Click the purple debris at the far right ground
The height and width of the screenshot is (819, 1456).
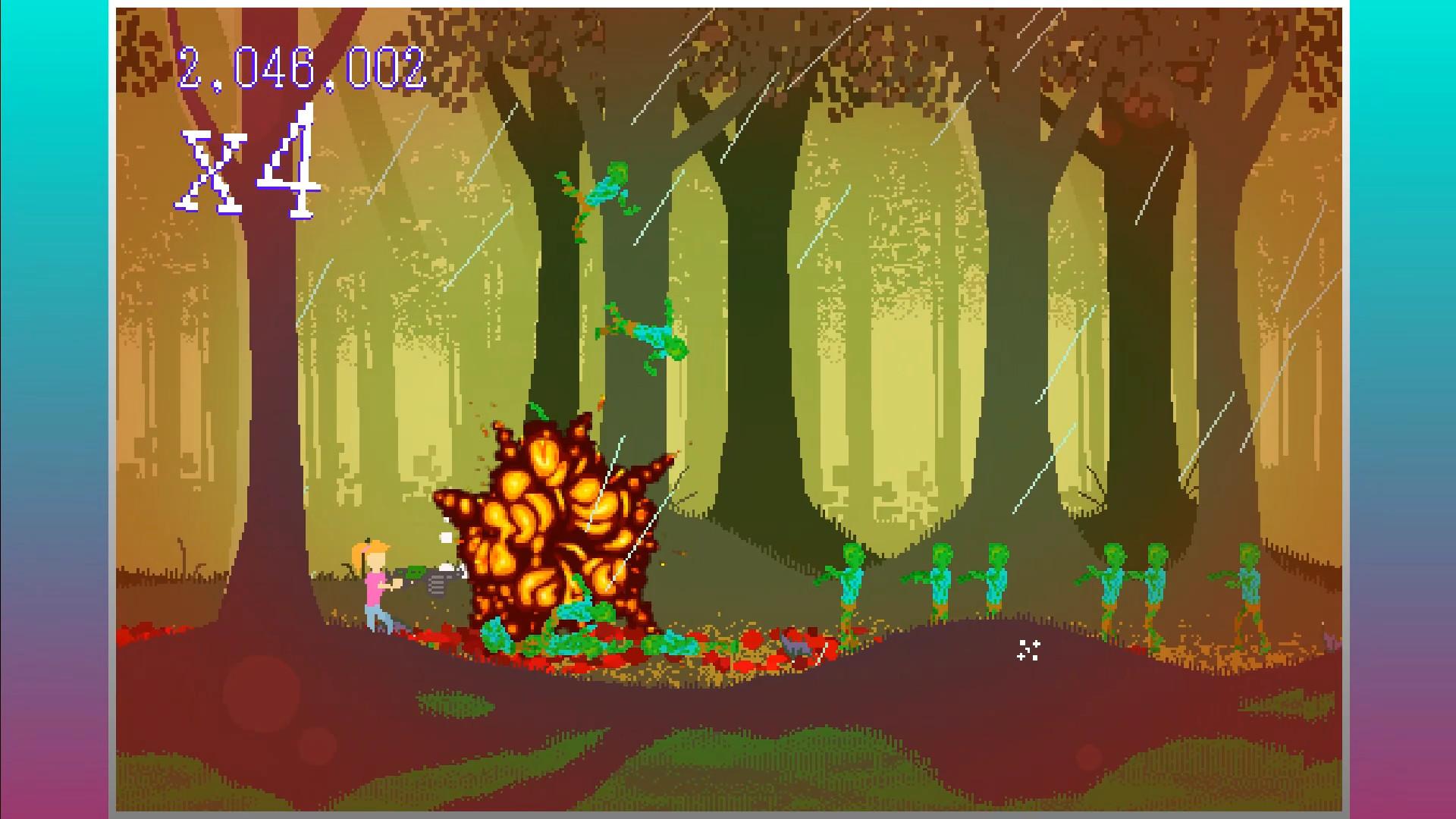pyautogui.click(x=1331, y=643)
